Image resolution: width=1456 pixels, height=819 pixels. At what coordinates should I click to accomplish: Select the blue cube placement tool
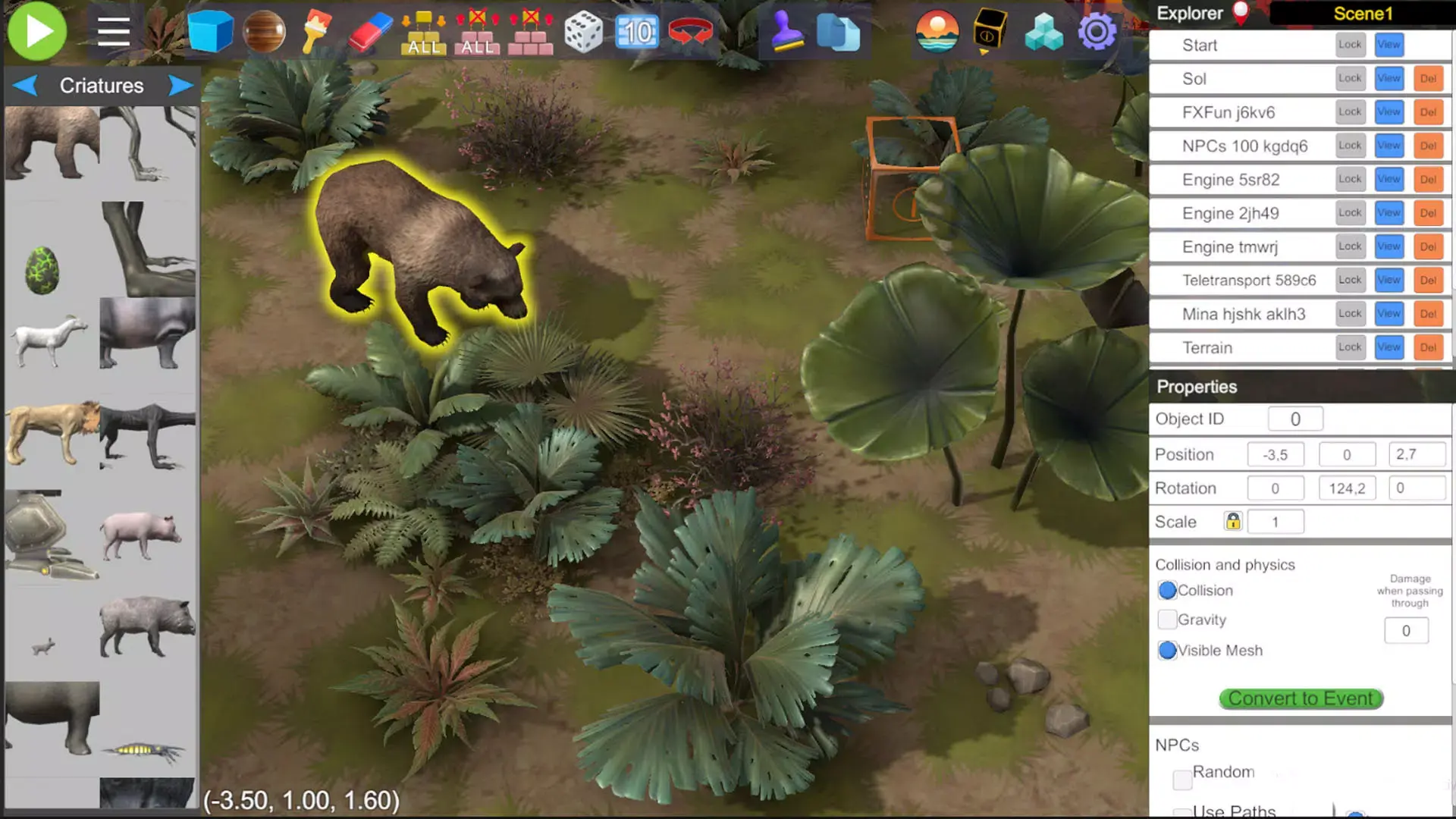click(211, 31)
